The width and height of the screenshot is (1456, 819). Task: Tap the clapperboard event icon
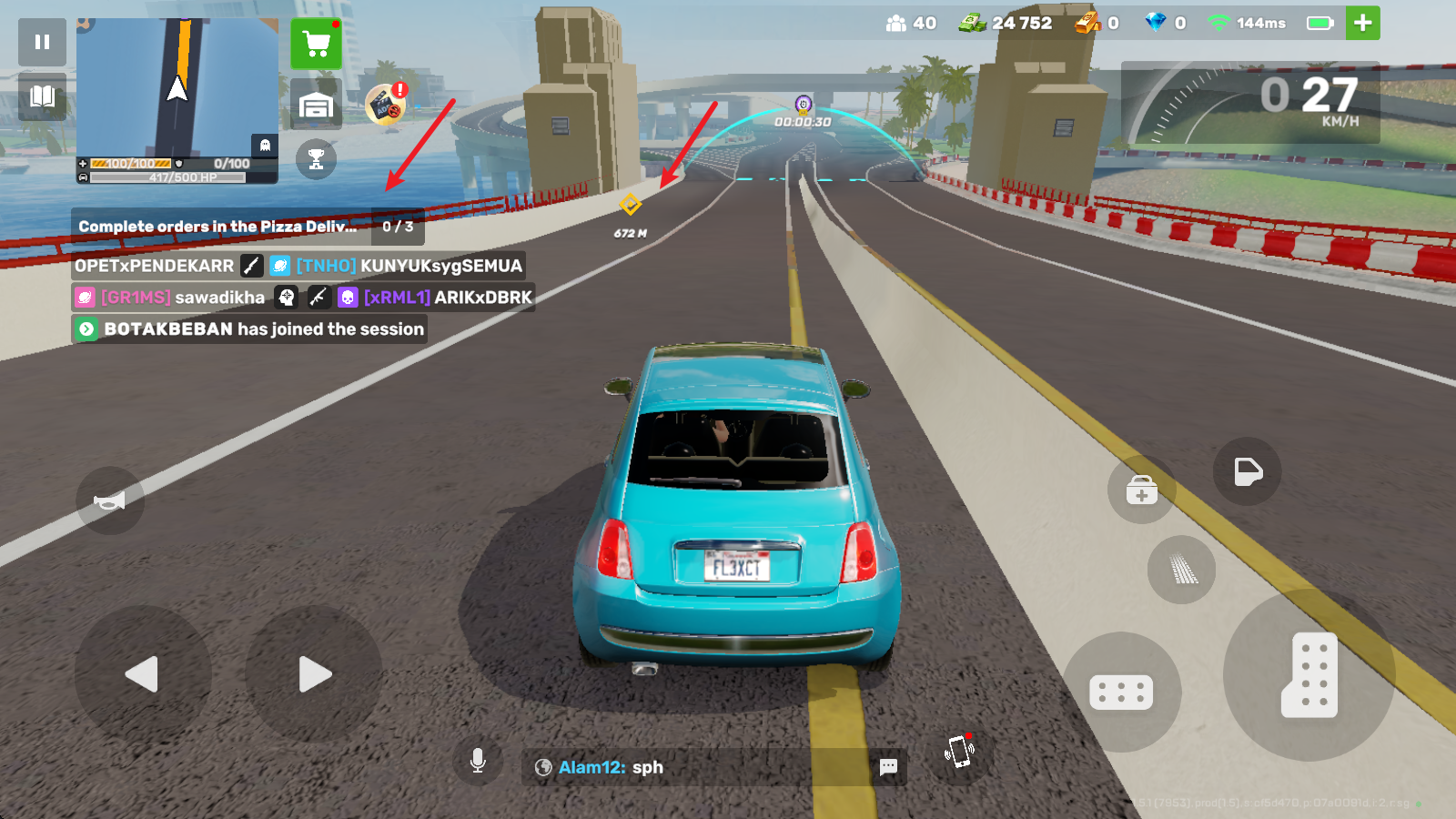[386, 104]
